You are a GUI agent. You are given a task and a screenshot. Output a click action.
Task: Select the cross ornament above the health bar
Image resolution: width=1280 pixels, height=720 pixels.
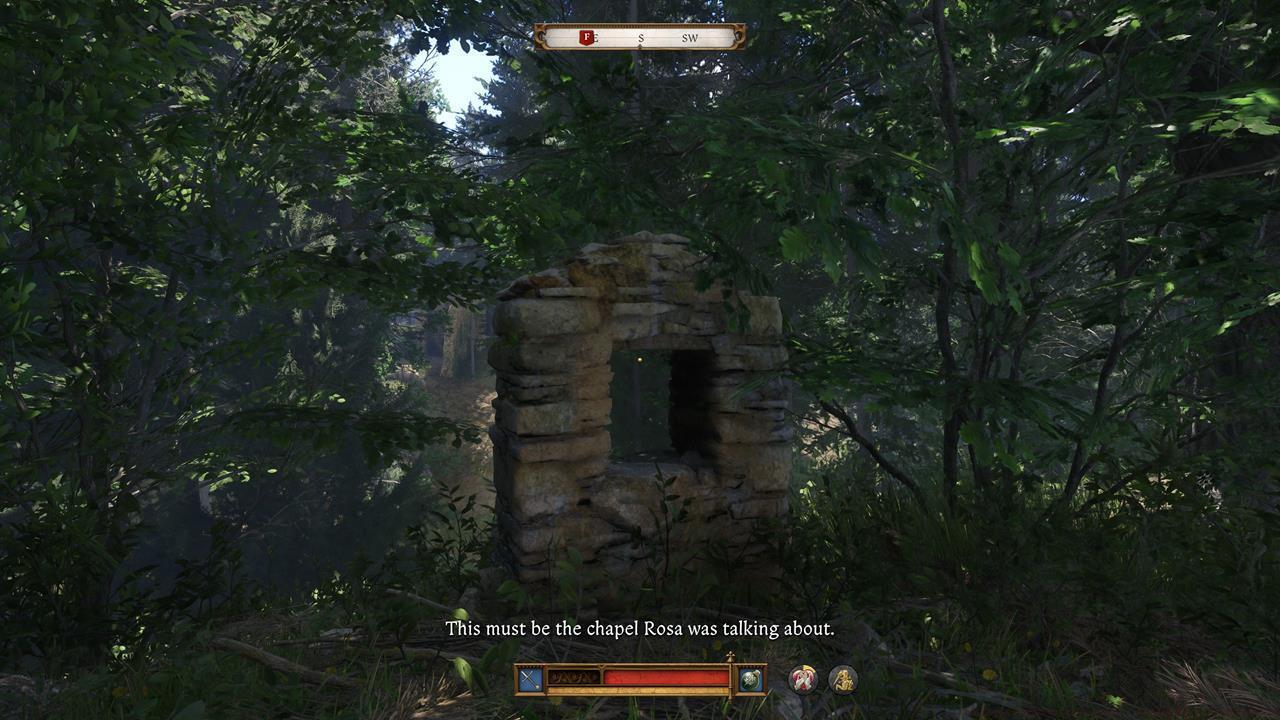[x=730, y=656]
